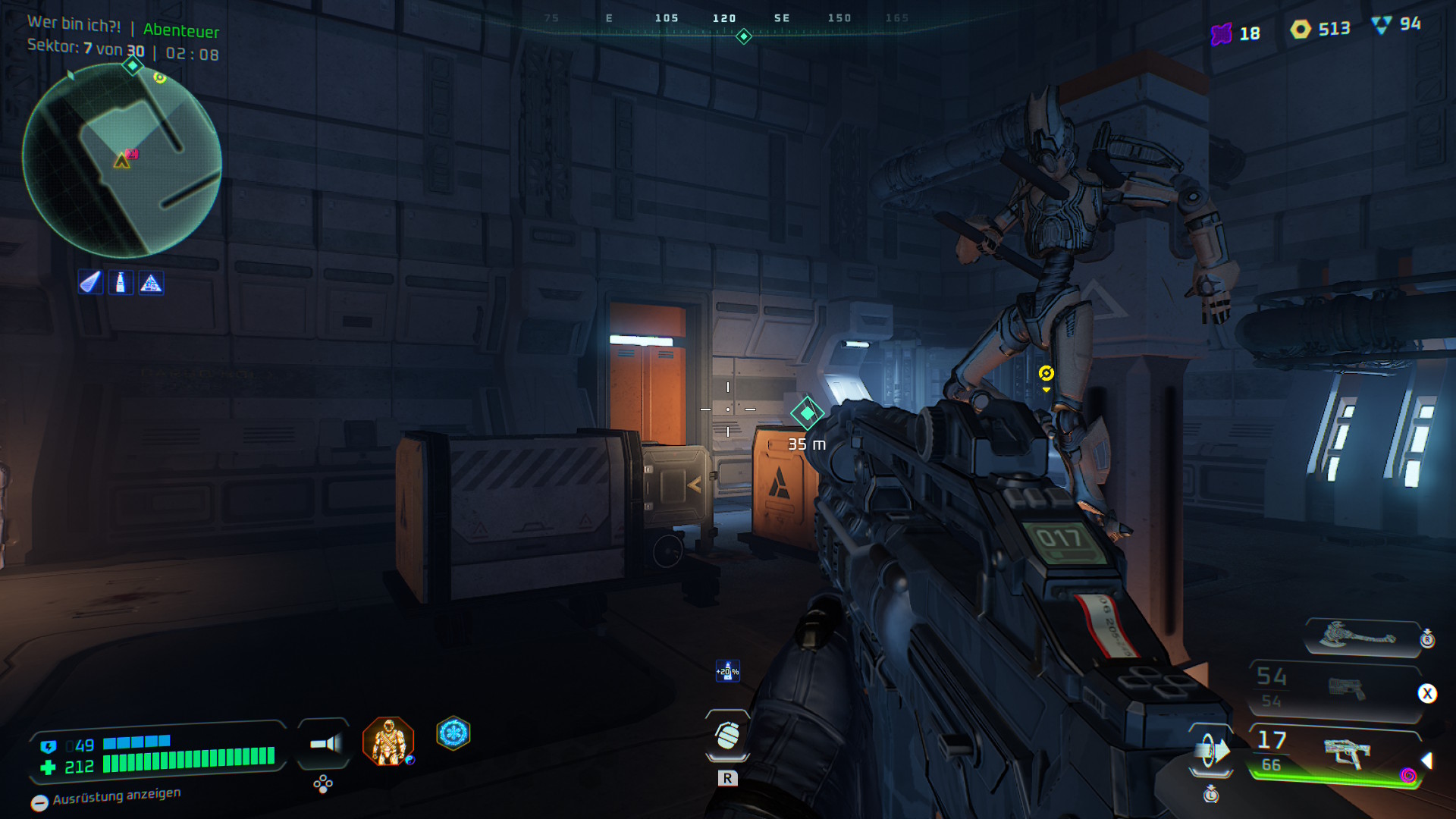Click the purple currency icon showing 18

click(x=1221, y=34)
